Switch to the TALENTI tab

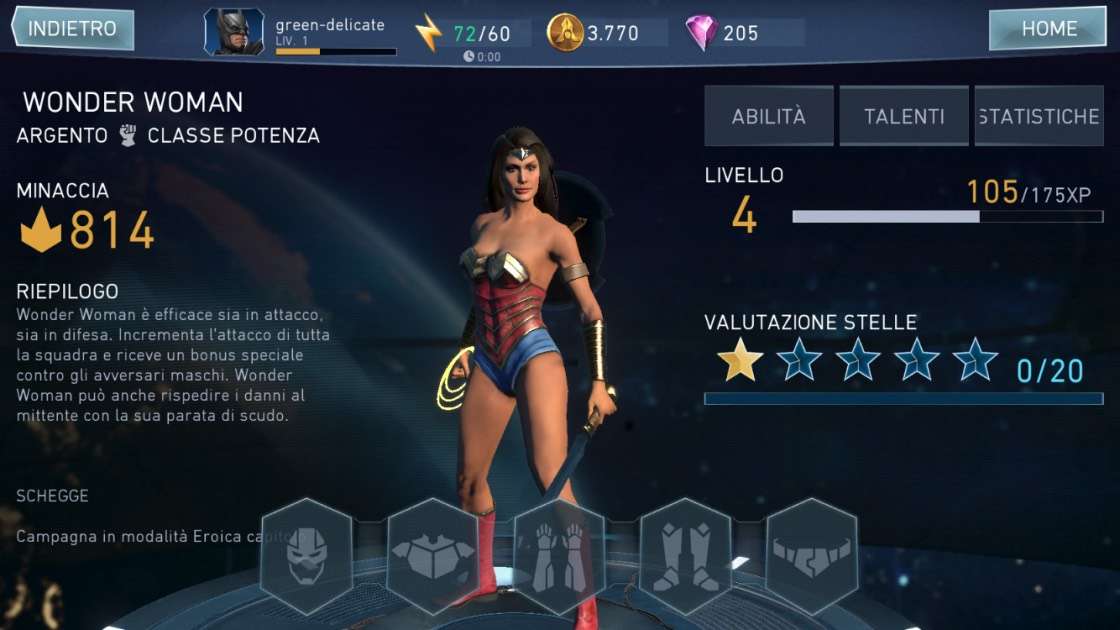(x=904, y=116)
